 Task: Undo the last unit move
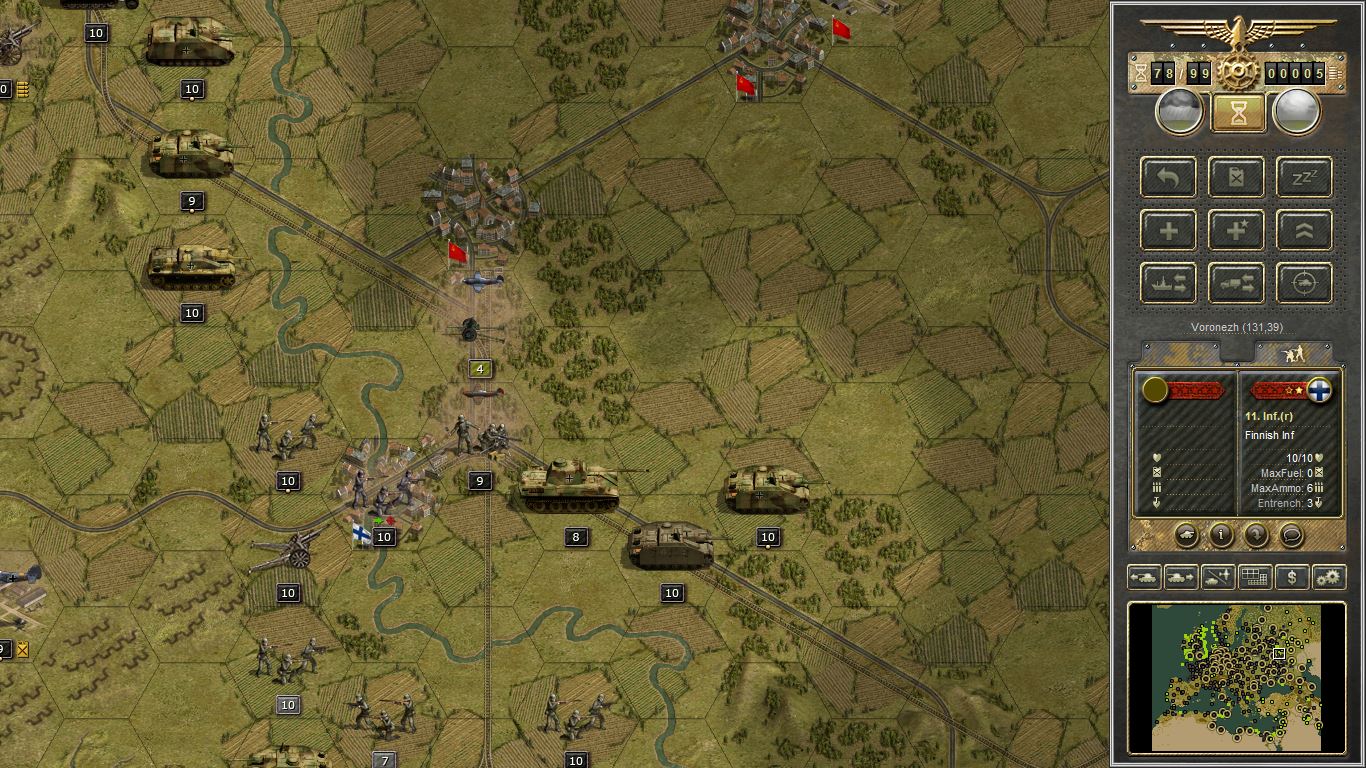click(1168, 177)
